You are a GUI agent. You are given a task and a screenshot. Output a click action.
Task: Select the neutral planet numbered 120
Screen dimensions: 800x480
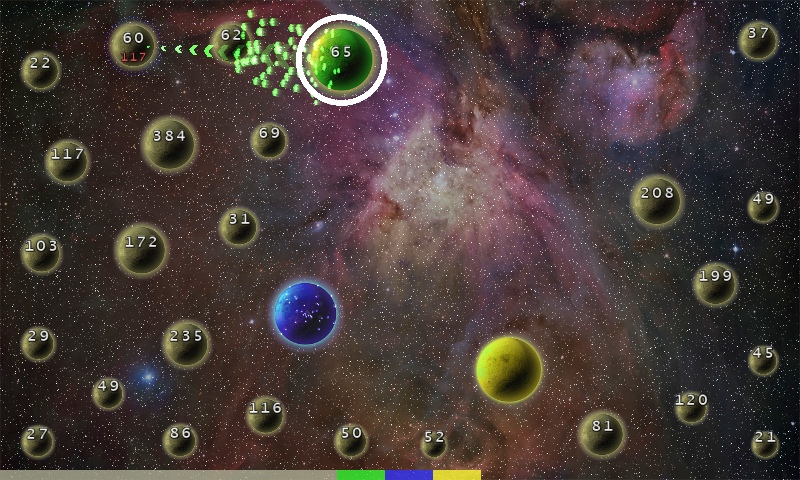click(x=691, y=406)
